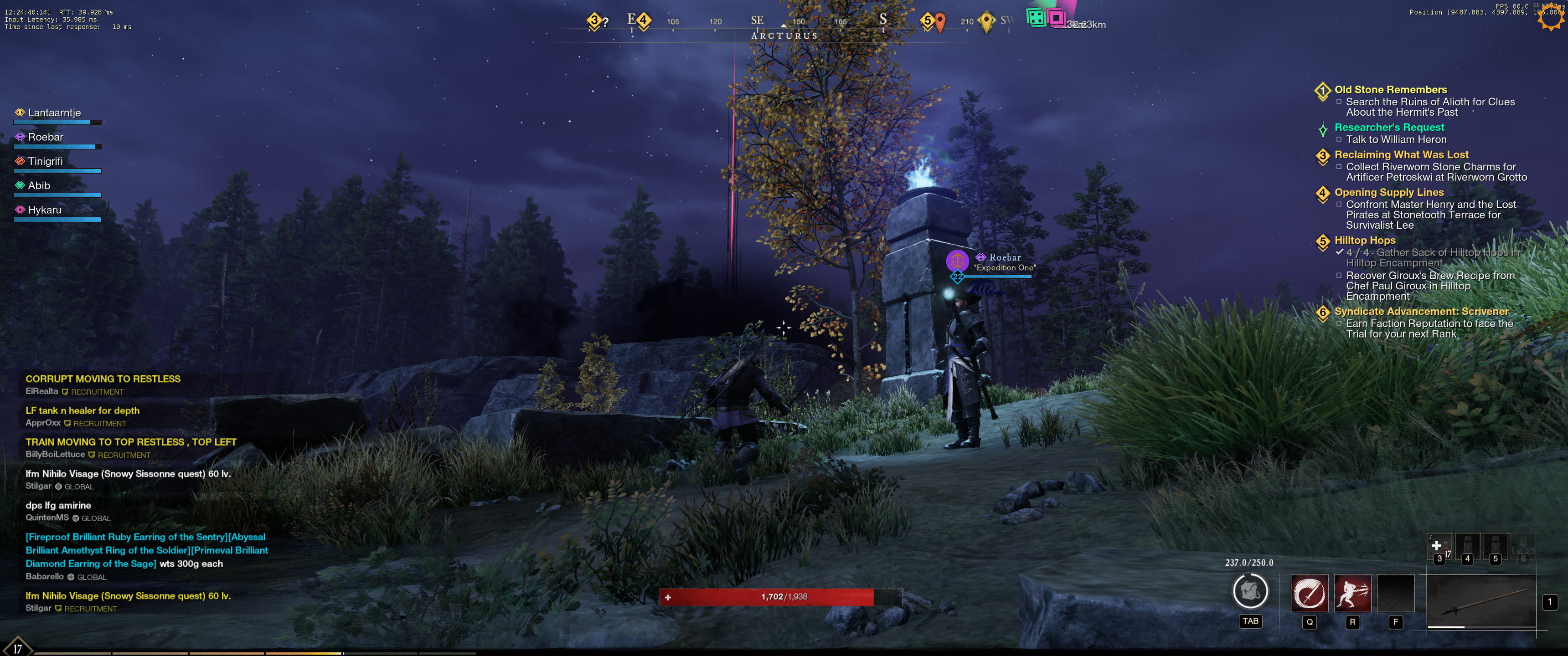Select ElRealta's corrupt recruitment chat message
This screenshot has height=656, width=1568.
pyautogui.click(x=103, y=379)
